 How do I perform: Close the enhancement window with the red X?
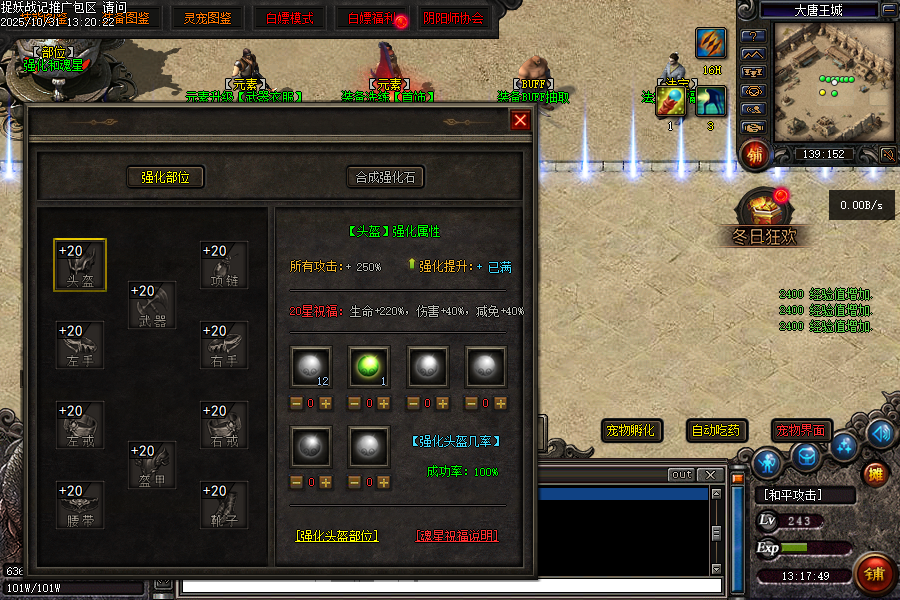pos(520,121)
